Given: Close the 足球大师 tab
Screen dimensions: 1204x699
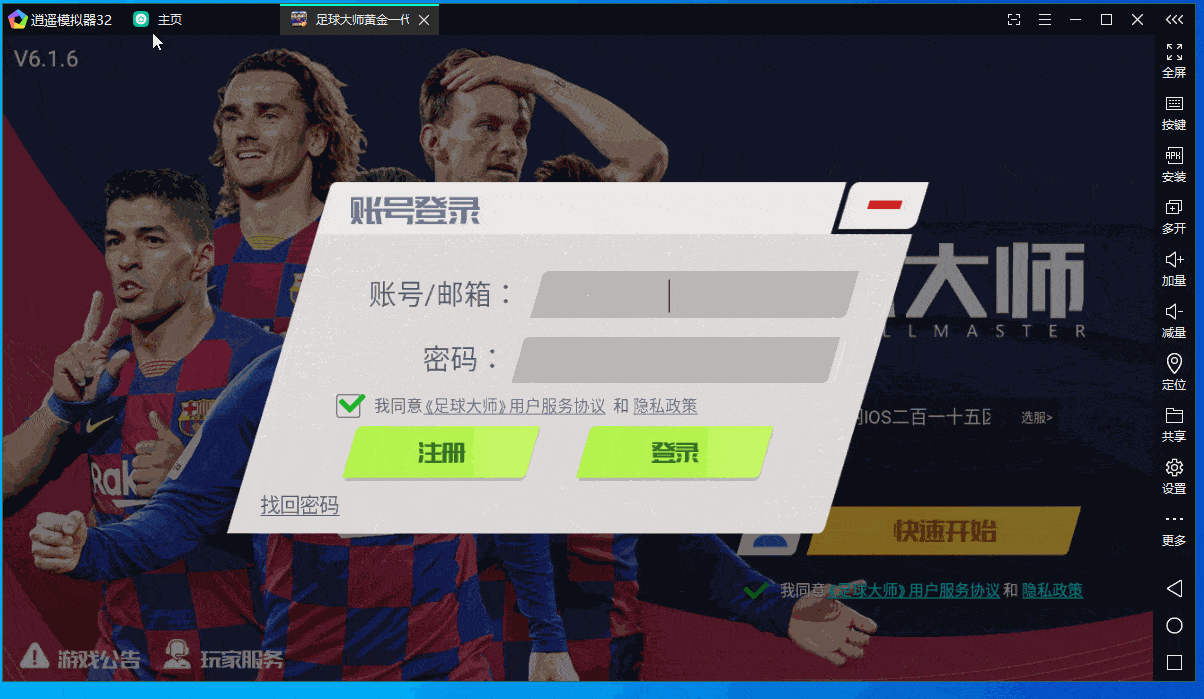Looking at the screenshot, I should point(424,20).
